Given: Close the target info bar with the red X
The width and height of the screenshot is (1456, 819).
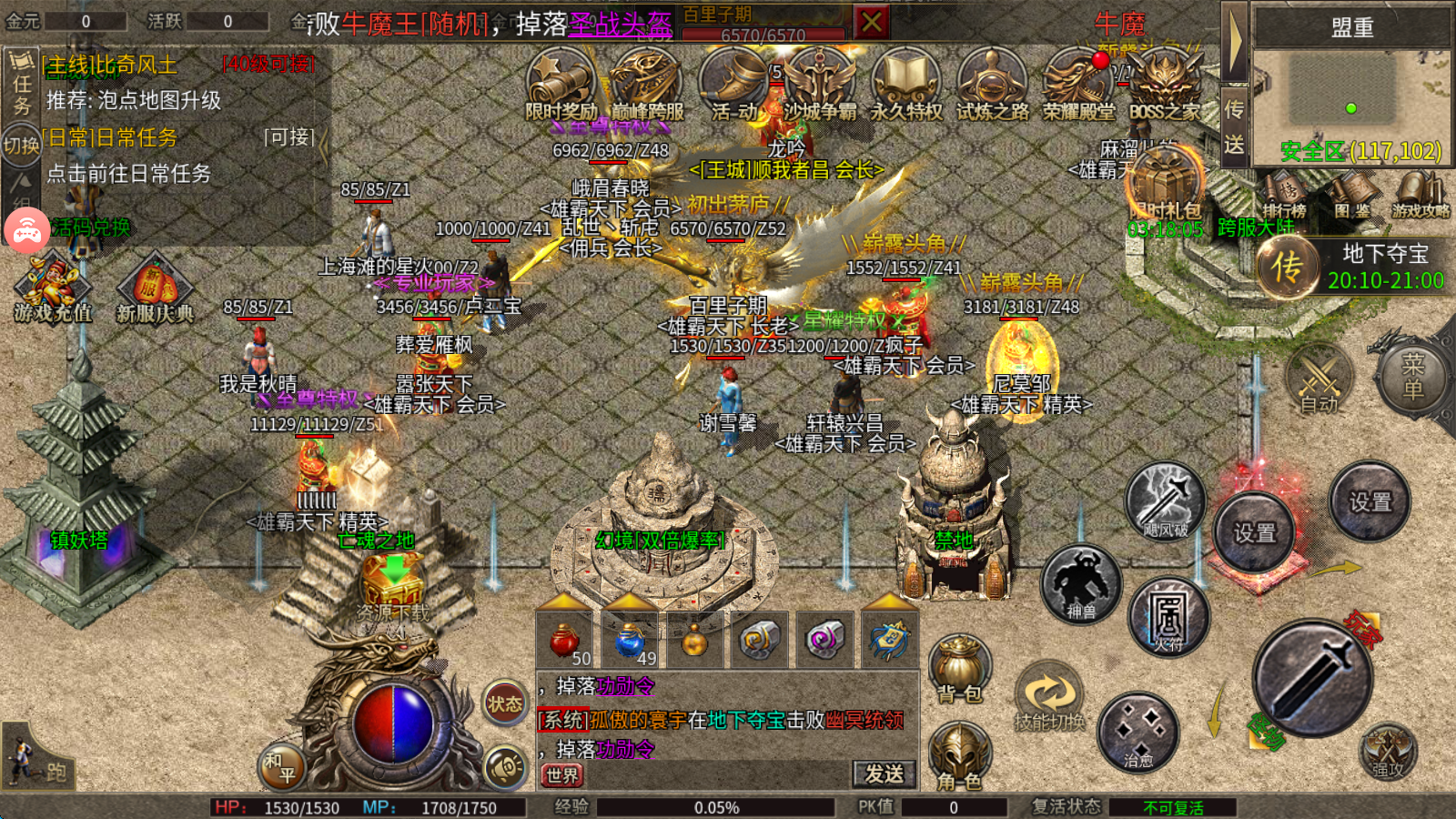Looking at the screenshot, I should (x=872, y=22).
